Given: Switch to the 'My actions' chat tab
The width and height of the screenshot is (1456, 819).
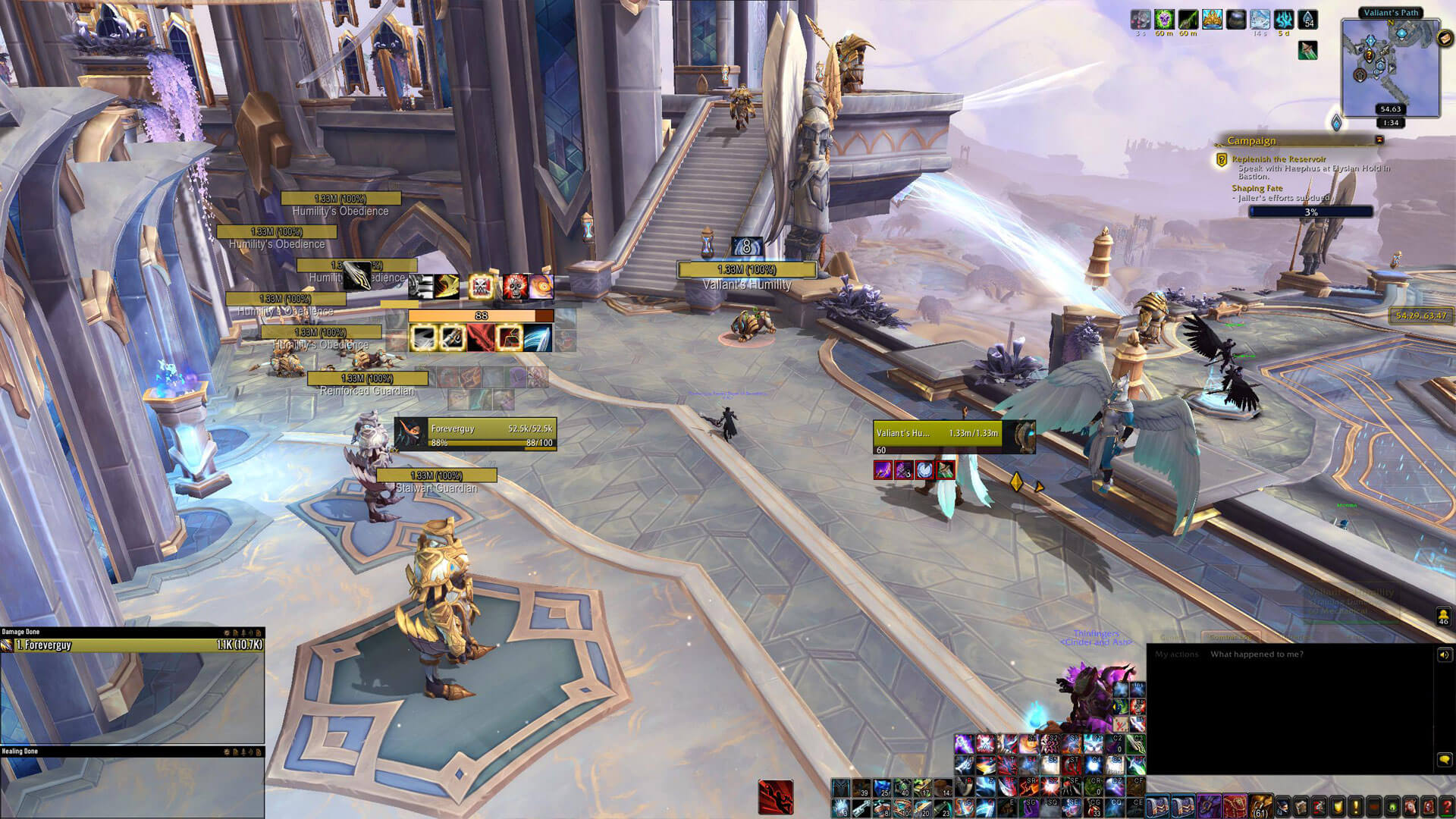Looking at the screenshot, I should (1176, 654).
